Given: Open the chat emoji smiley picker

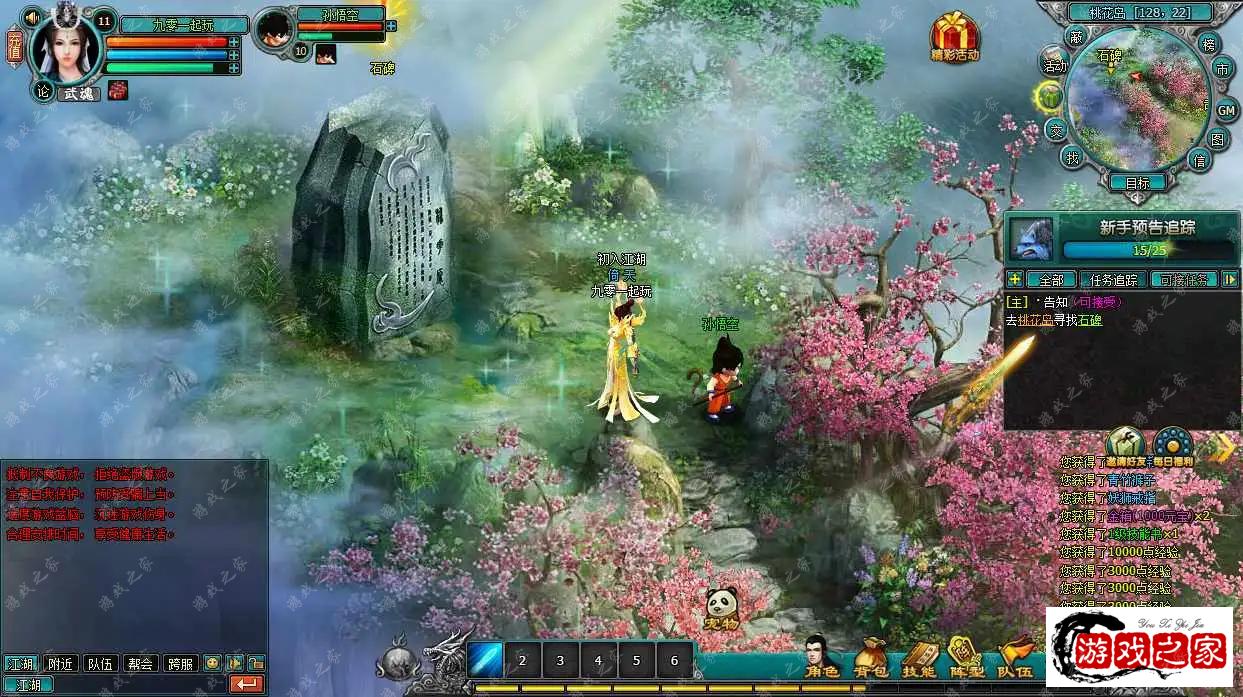Looking at the screenshot, I should coord(212,662).
